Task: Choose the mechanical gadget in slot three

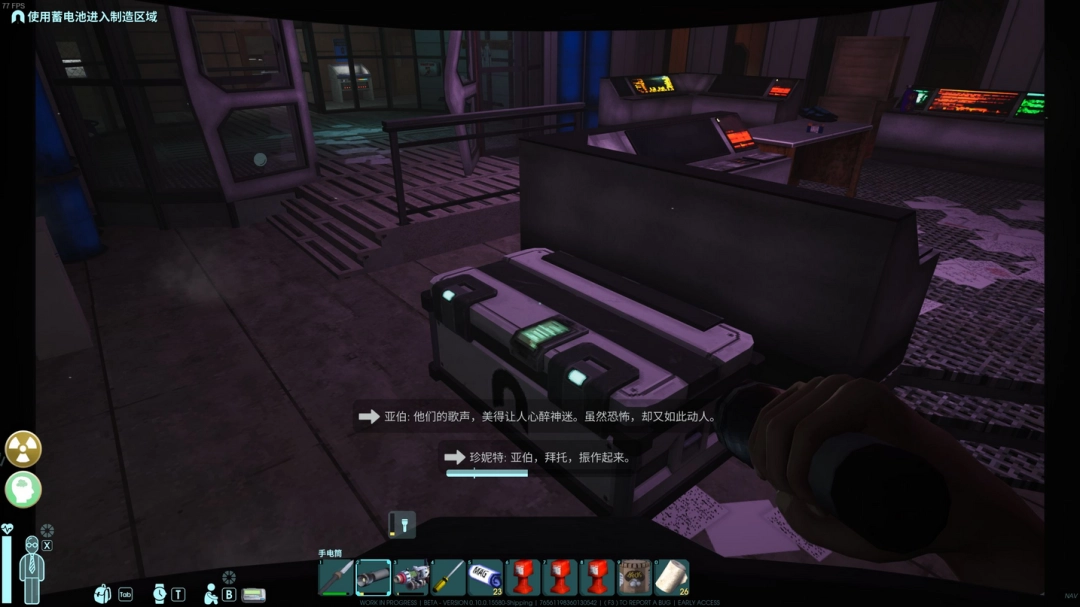Action: 410,577
